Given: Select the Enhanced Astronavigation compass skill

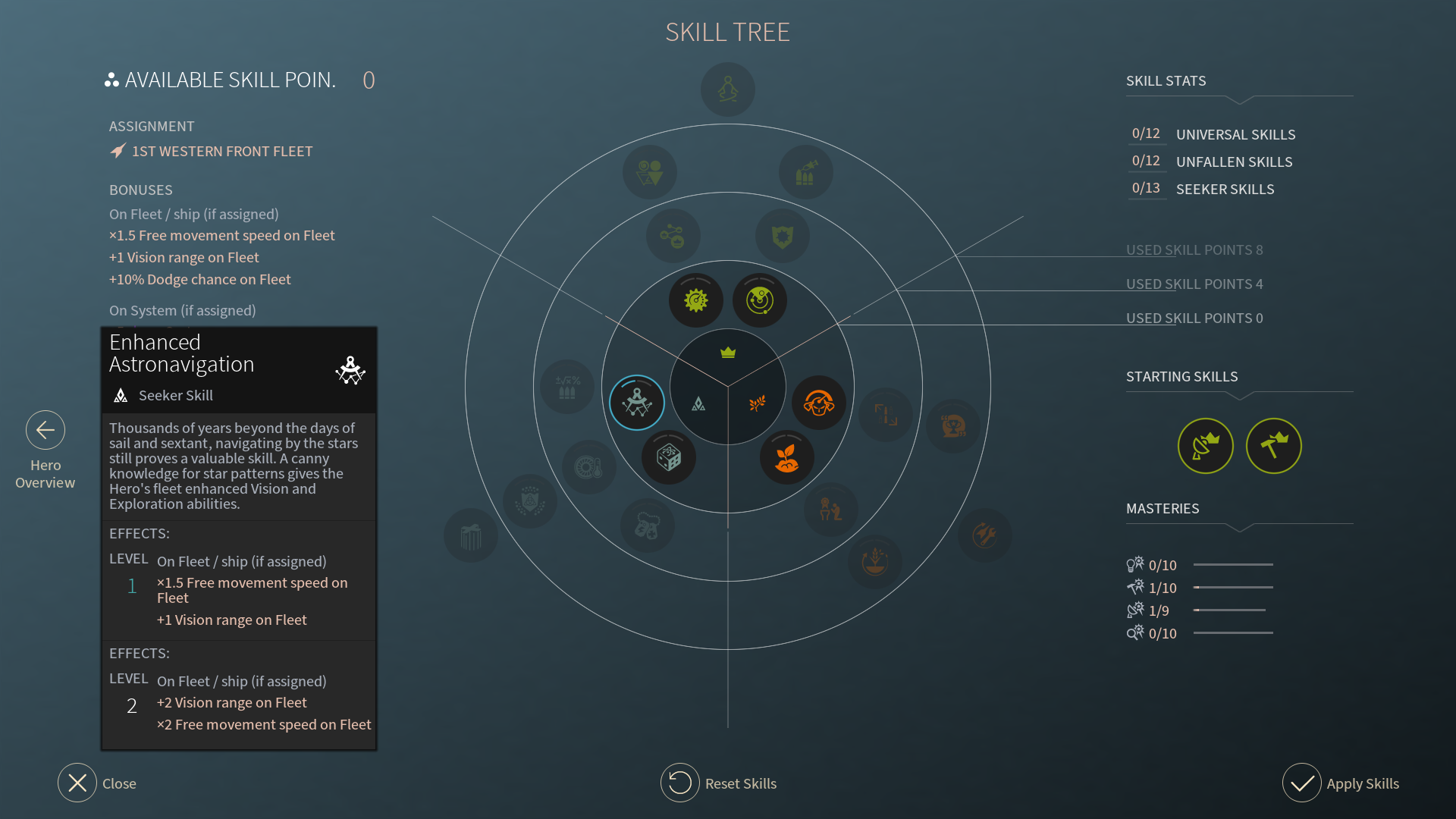Looking at the screenshot, I should click(x=637, y=403).
